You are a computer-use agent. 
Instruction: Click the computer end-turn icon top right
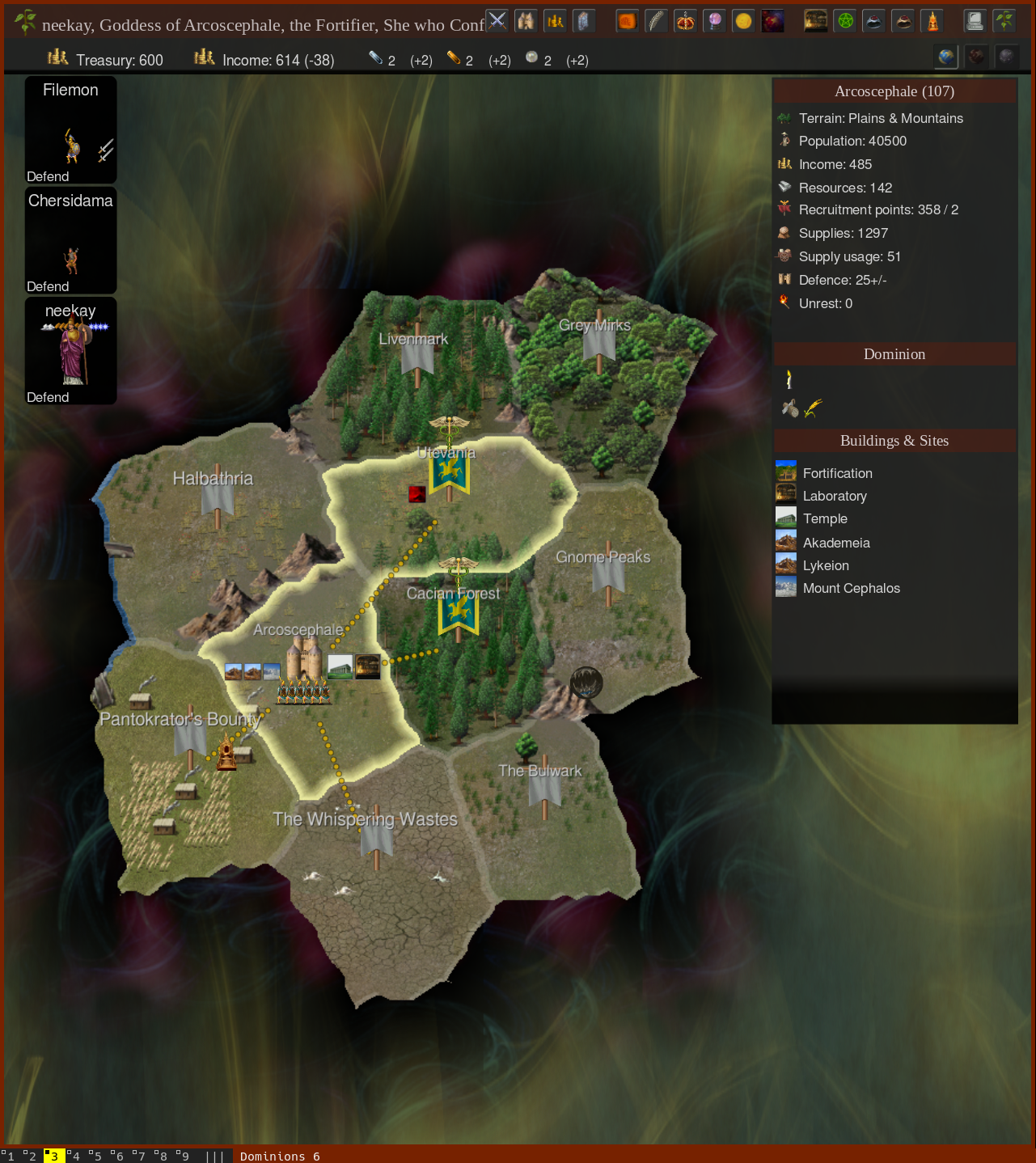pos(975,22)
